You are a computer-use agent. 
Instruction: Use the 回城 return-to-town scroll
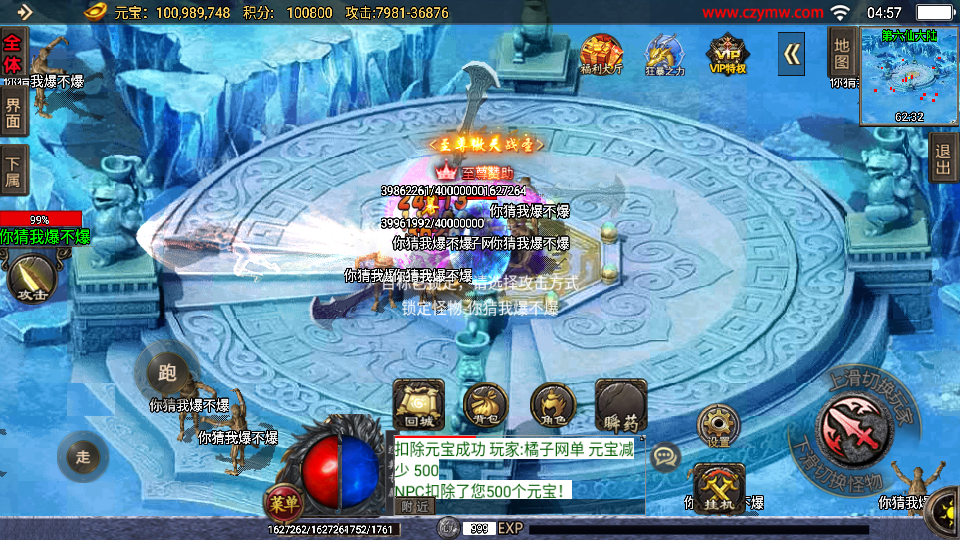pos(418,405)
